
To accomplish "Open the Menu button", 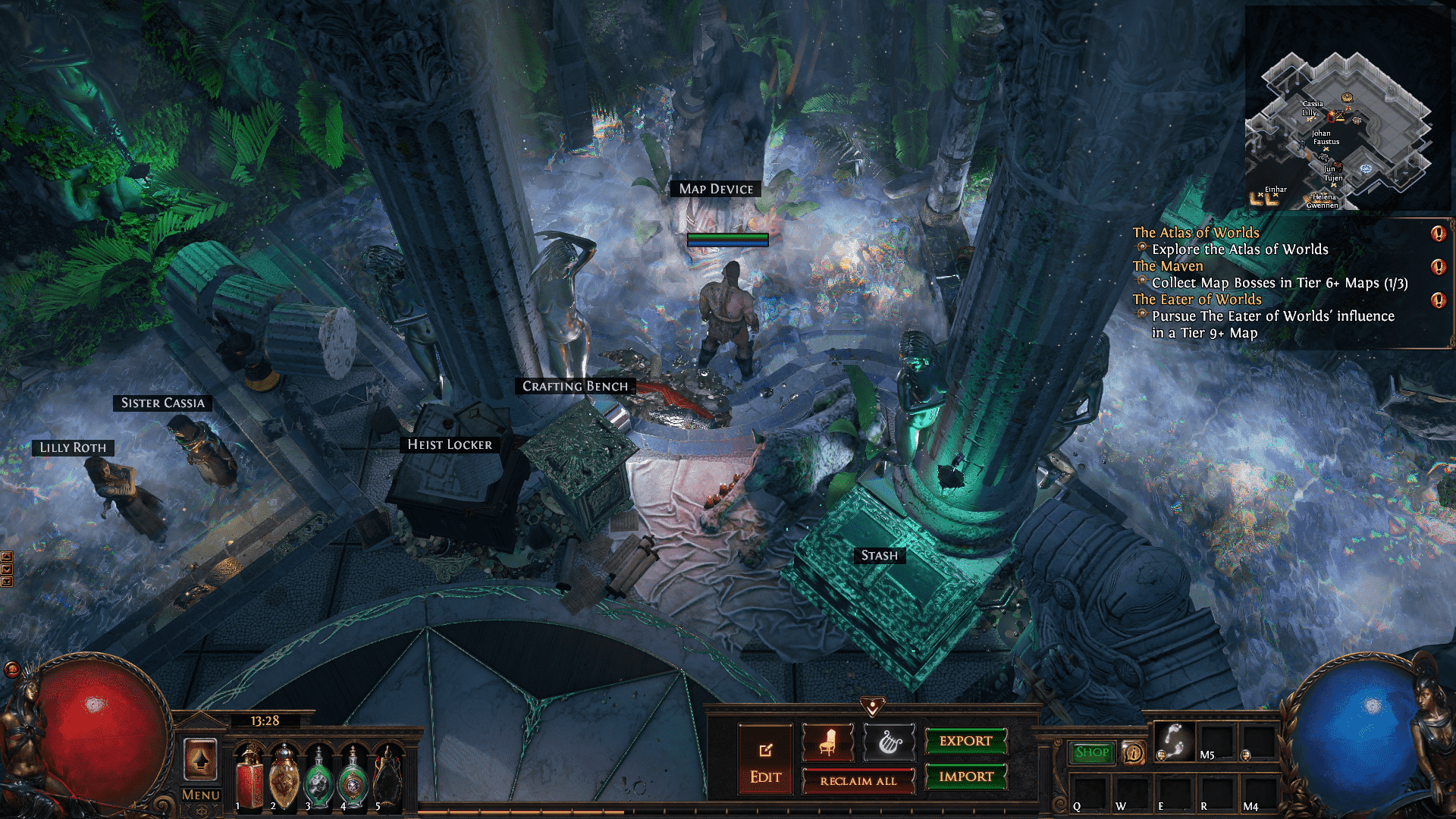I will 201,795.
